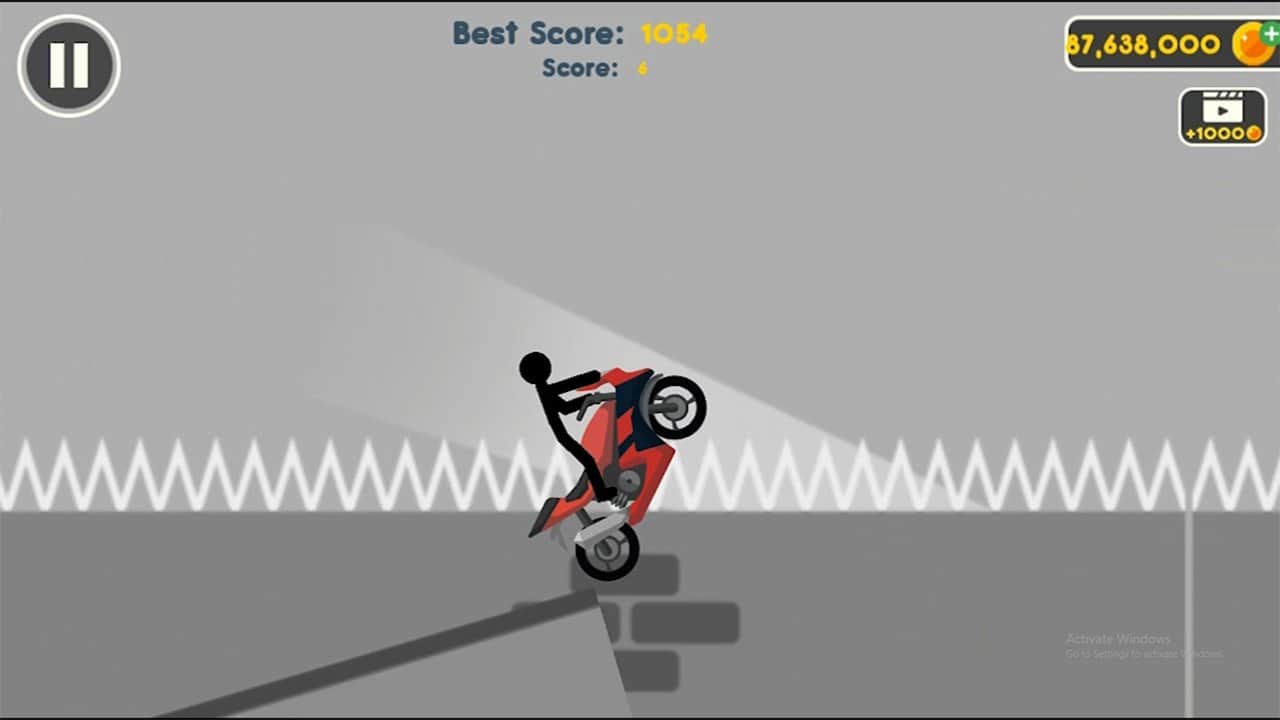Open the coin shop via the green plus
This screenshot has width=1280, height=720.
(x=1268, y=33)
